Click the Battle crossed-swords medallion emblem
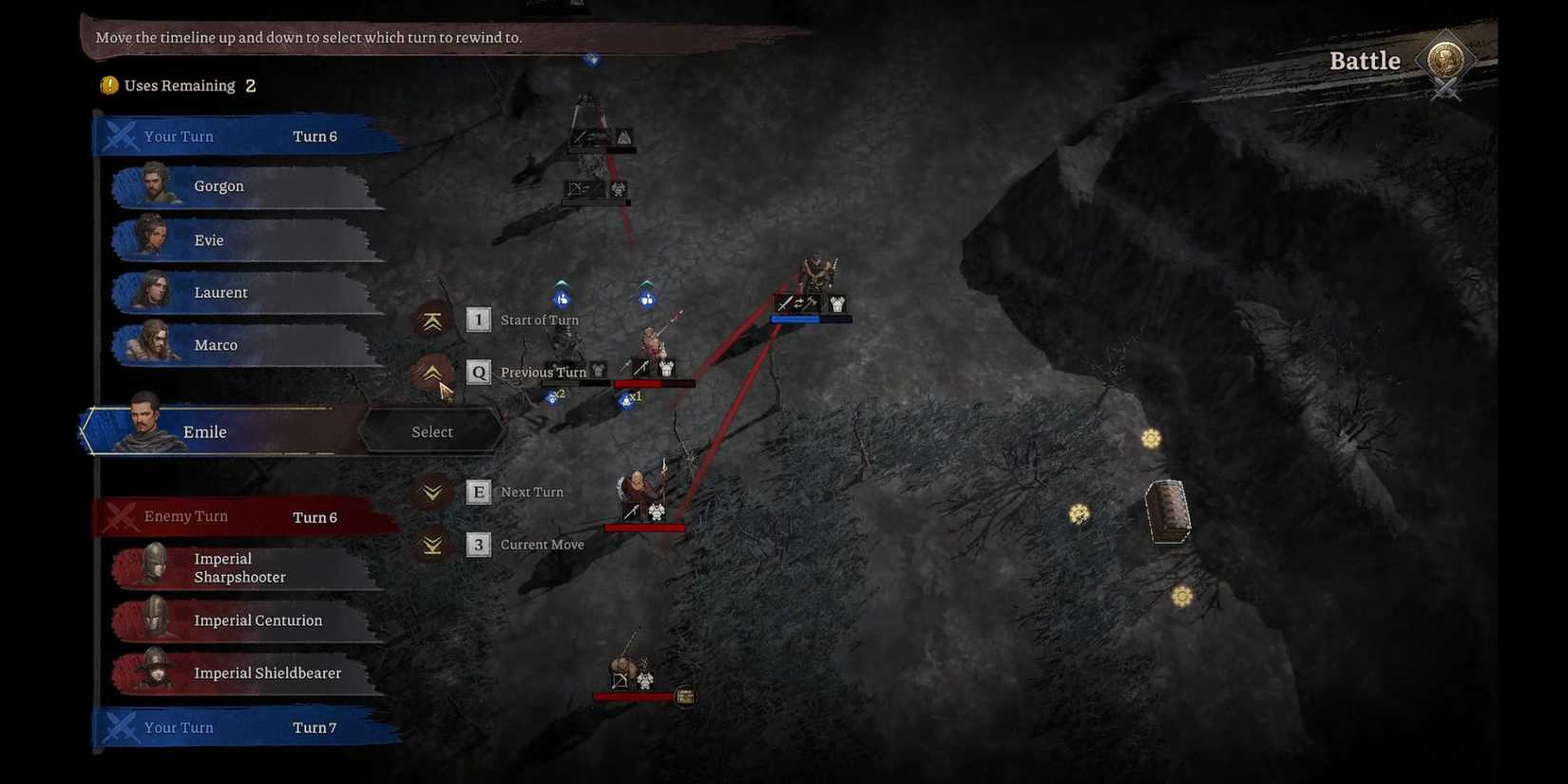 tap(1446, 65)
